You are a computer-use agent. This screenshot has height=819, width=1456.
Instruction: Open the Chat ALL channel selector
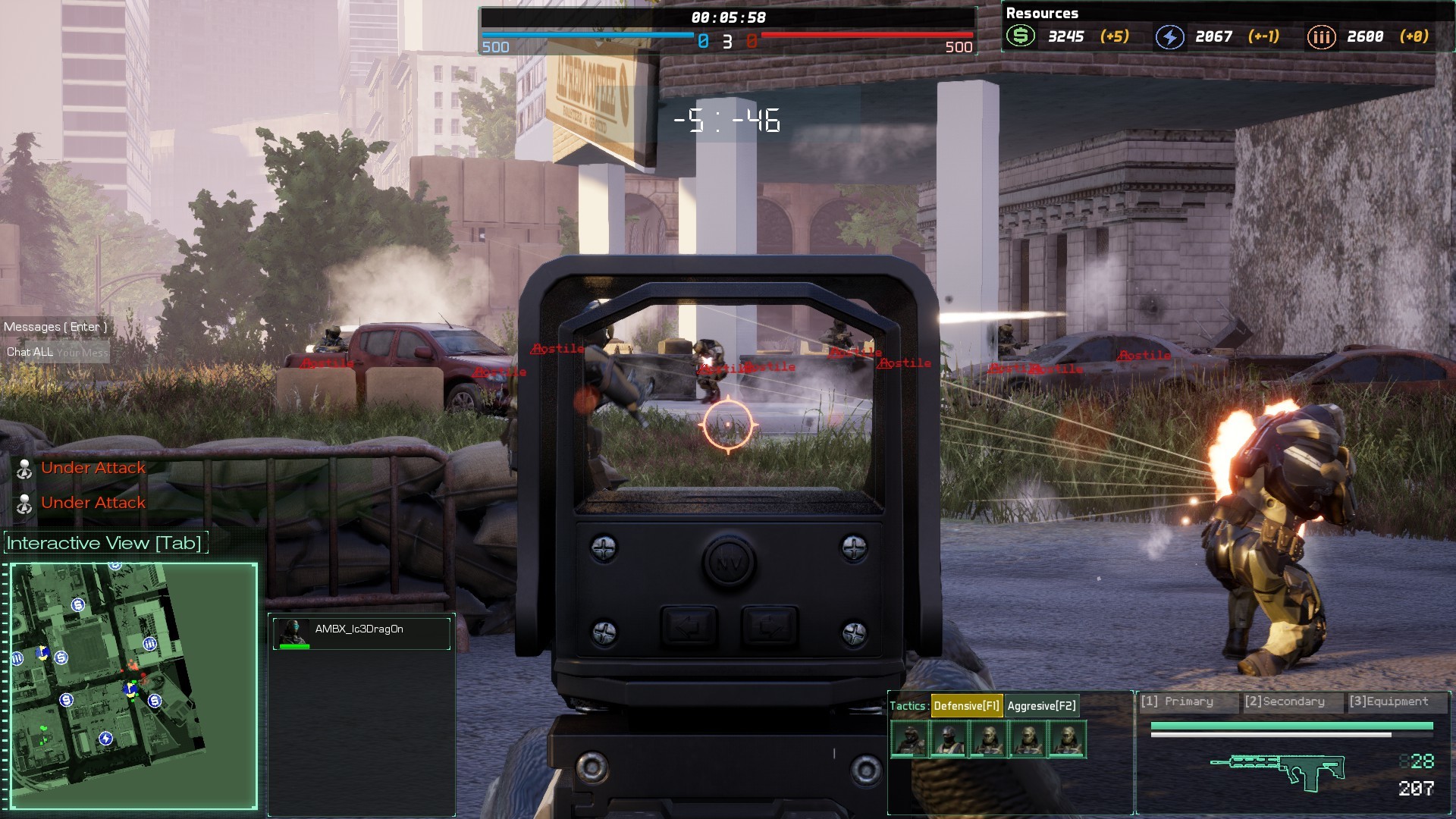(29, 352)
